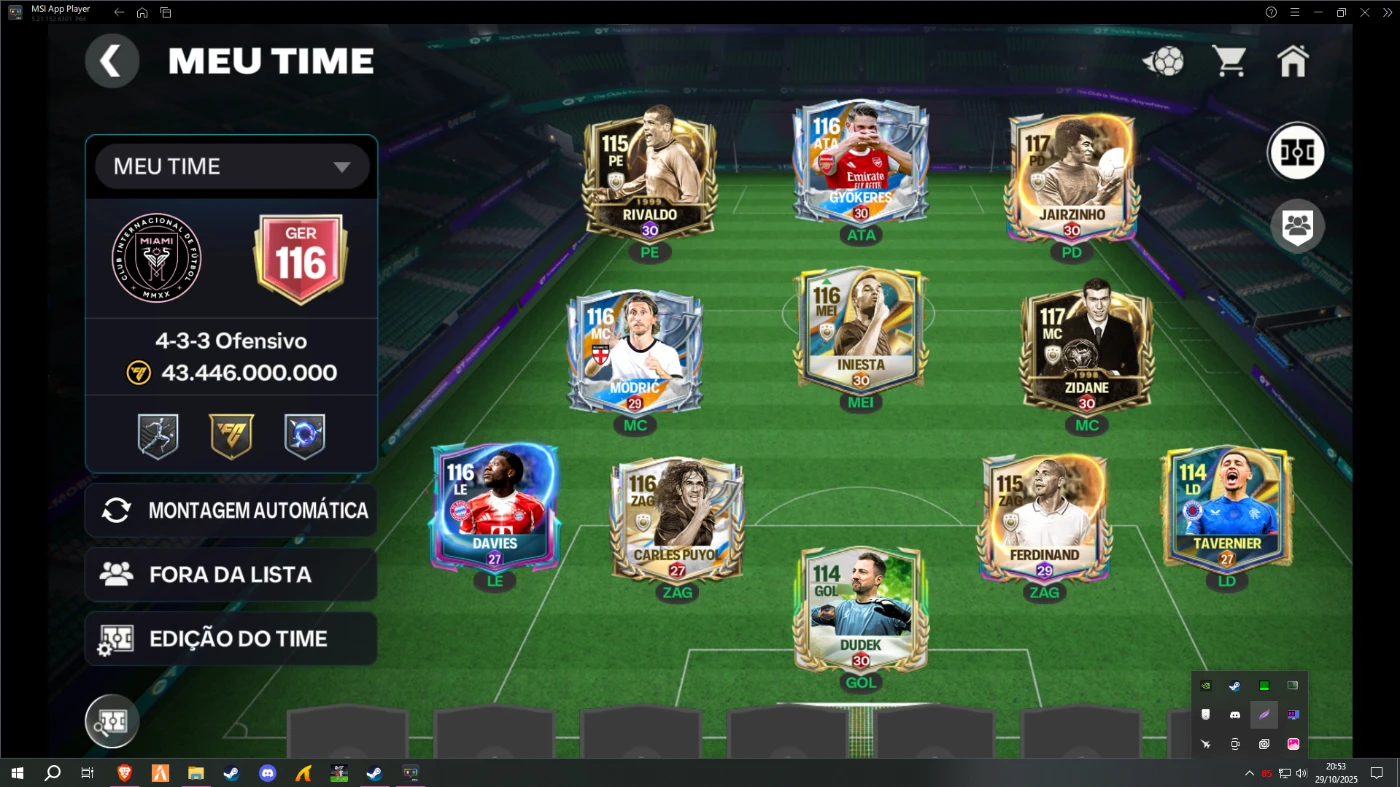Open Discord from the overlay tray
This screenshot has width=1400, height=787.
click(x=1234, y=714)
